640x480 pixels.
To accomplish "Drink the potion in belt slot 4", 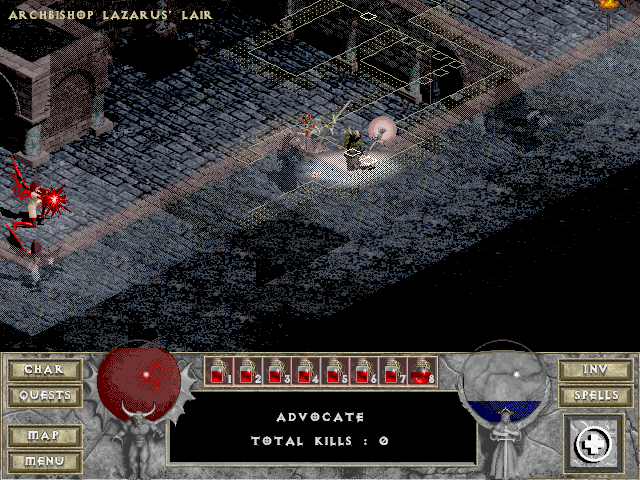I will [306, 372].
